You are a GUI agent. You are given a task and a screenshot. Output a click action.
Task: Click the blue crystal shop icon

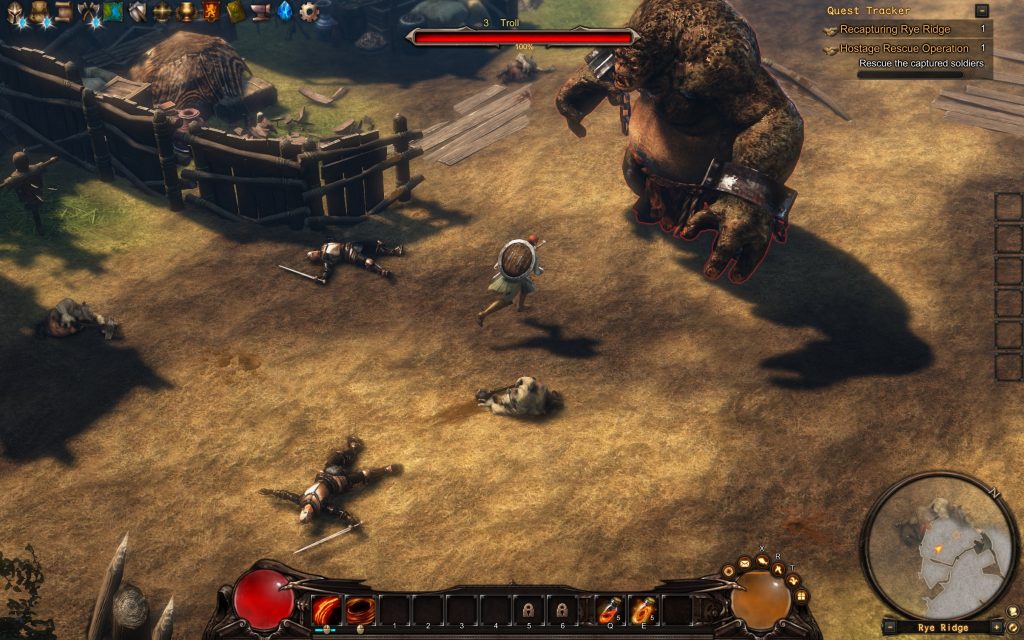click(x=285, y=12)
